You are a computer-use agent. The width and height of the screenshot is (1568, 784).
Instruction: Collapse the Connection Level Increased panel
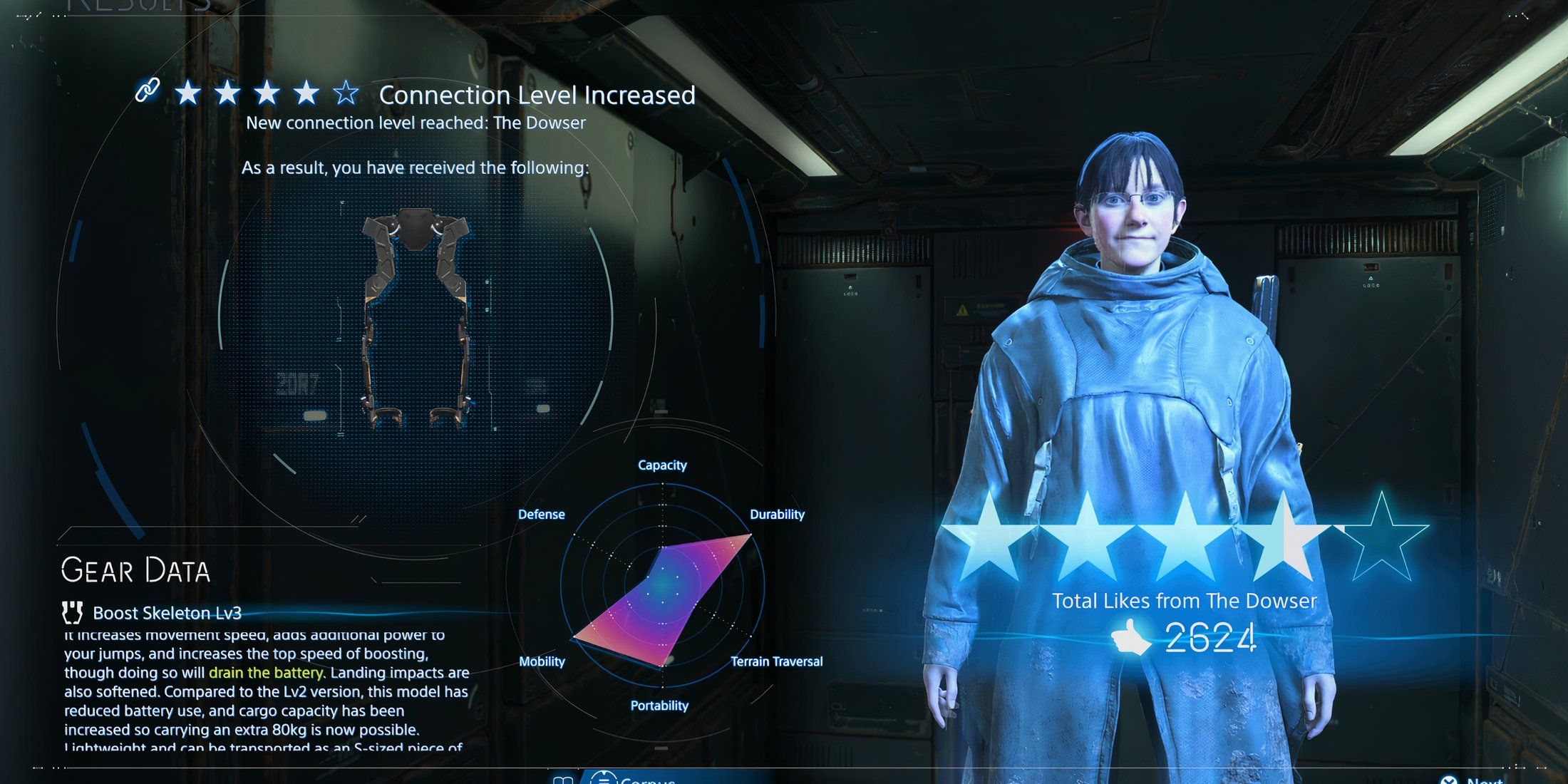[x=537, y=96]
